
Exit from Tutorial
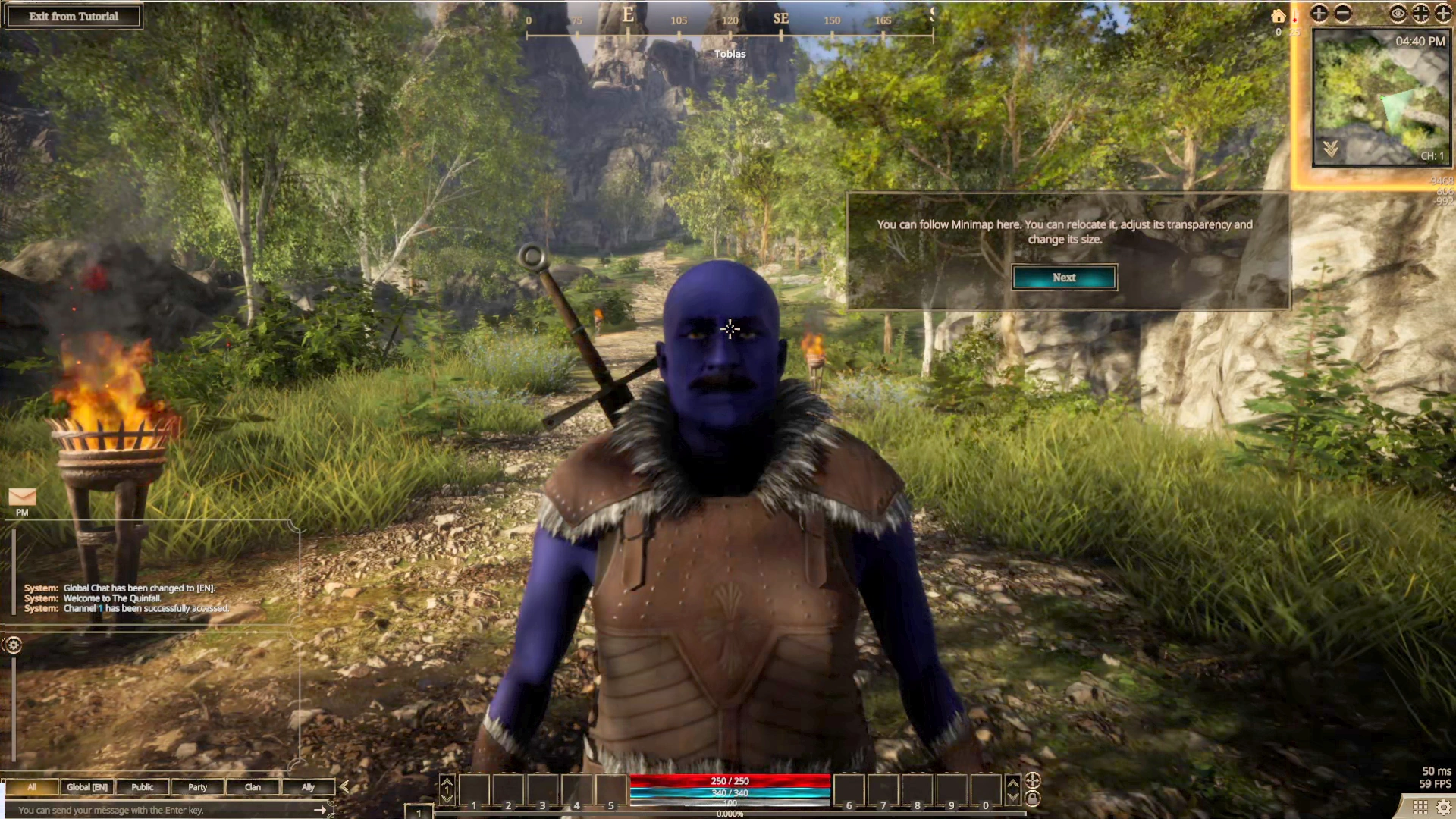click(74, 16)
